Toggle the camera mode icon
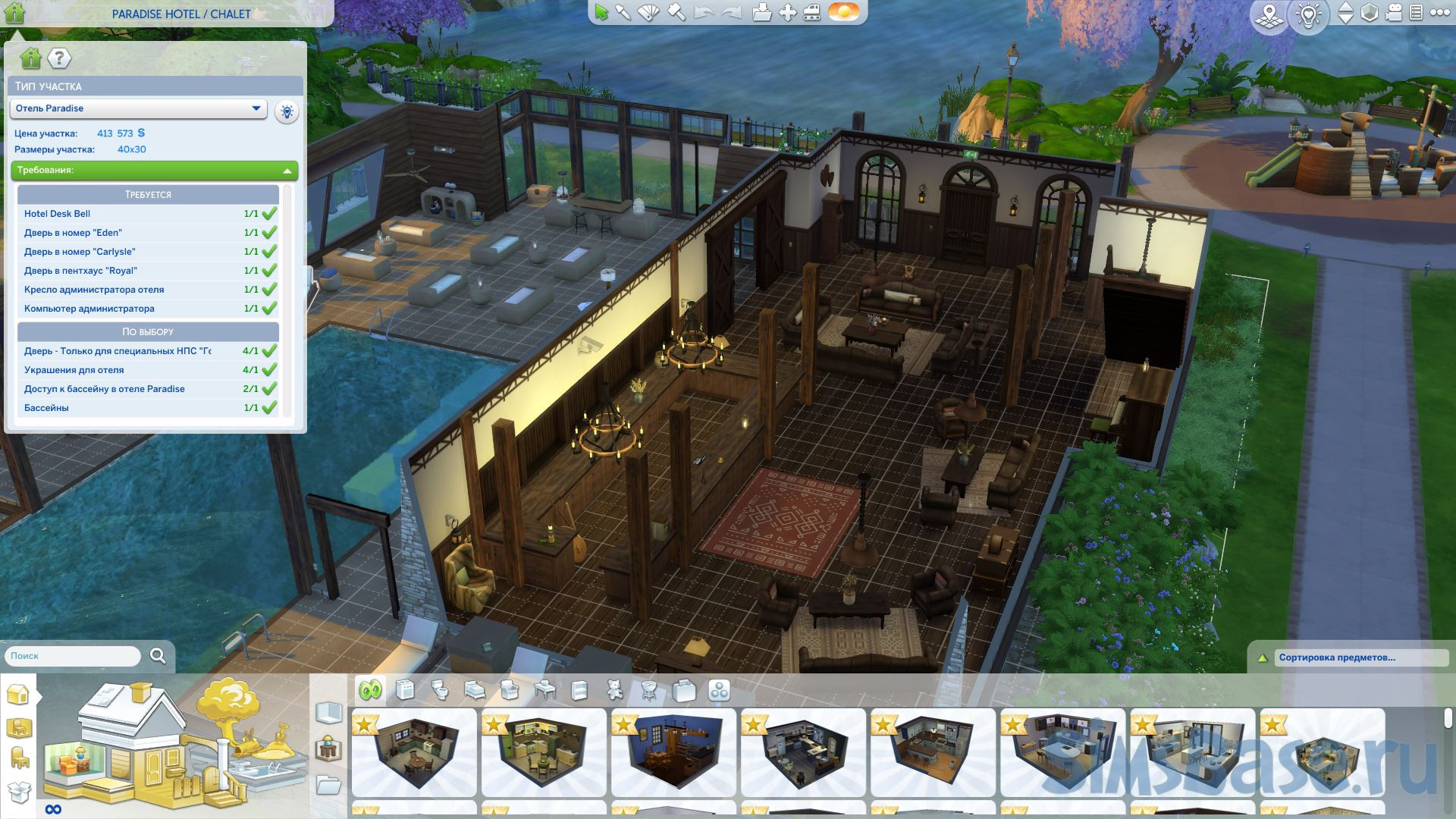Viewport: 1456px width, 819px height. click(1393, 13)
